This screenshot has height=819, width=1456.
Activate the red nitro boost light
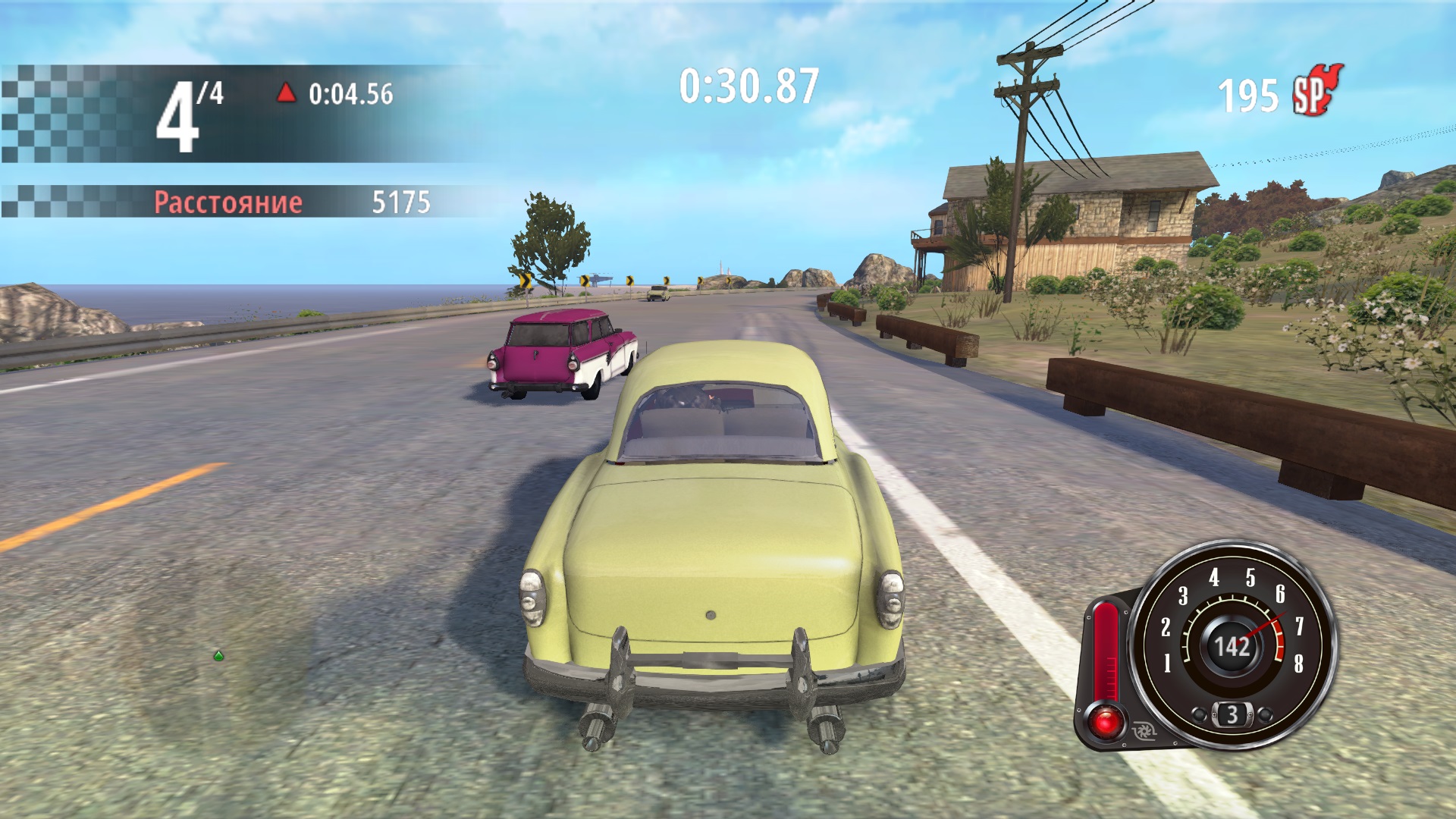pyautogui.click(x=1106, y=719)
